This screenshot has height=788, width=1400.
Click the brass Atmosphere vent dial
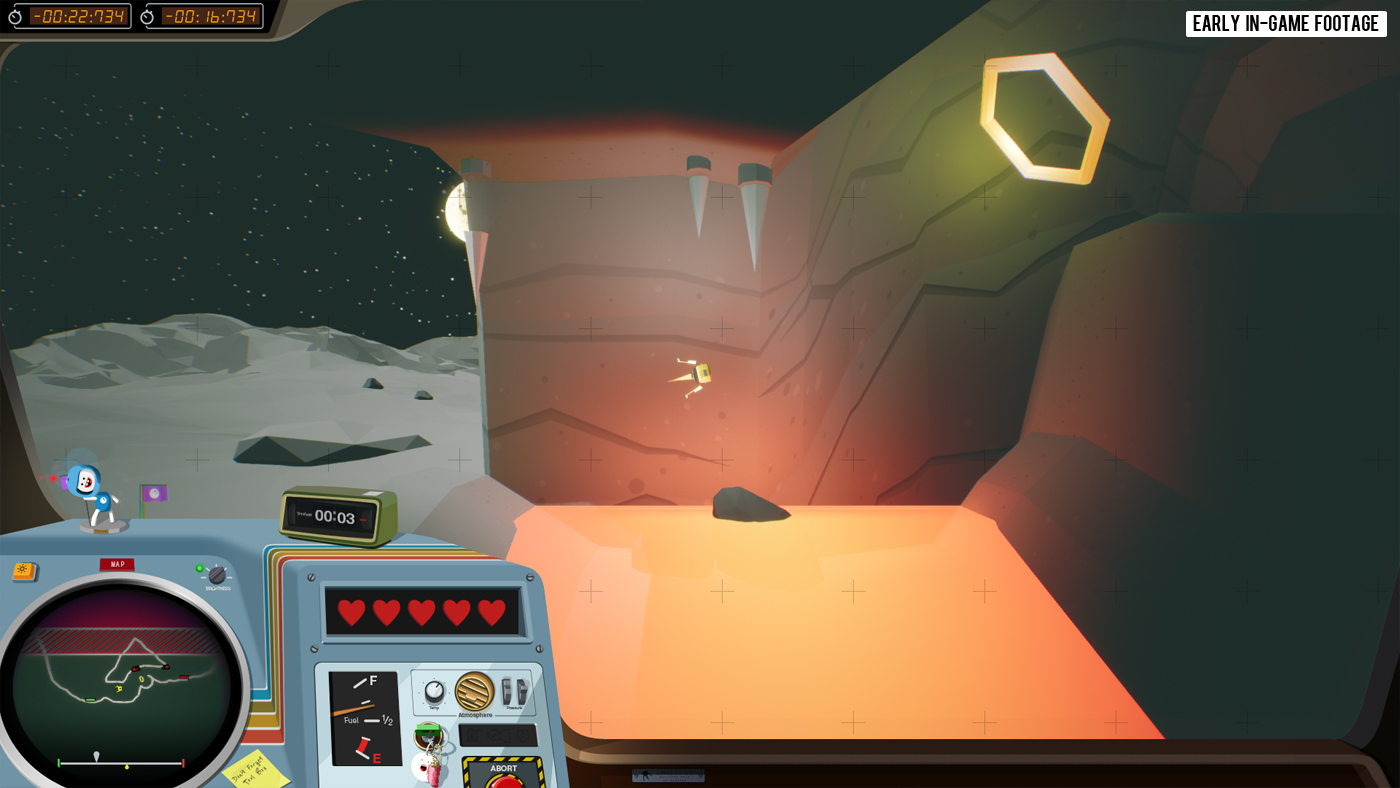pyautogui.click(x=474, y=691)
